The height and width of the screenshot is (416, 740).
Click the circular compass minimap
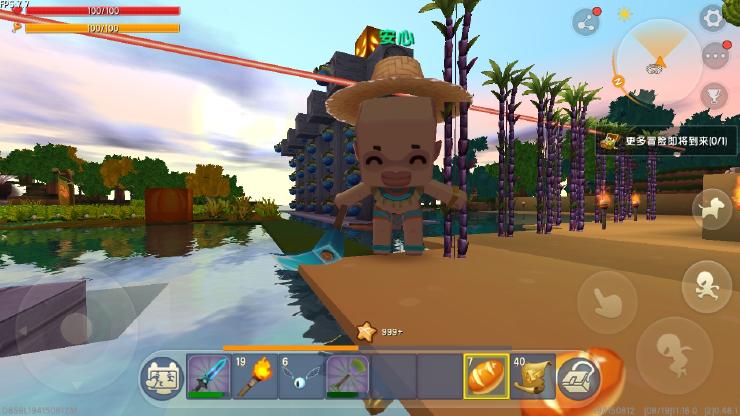(657, 58)
